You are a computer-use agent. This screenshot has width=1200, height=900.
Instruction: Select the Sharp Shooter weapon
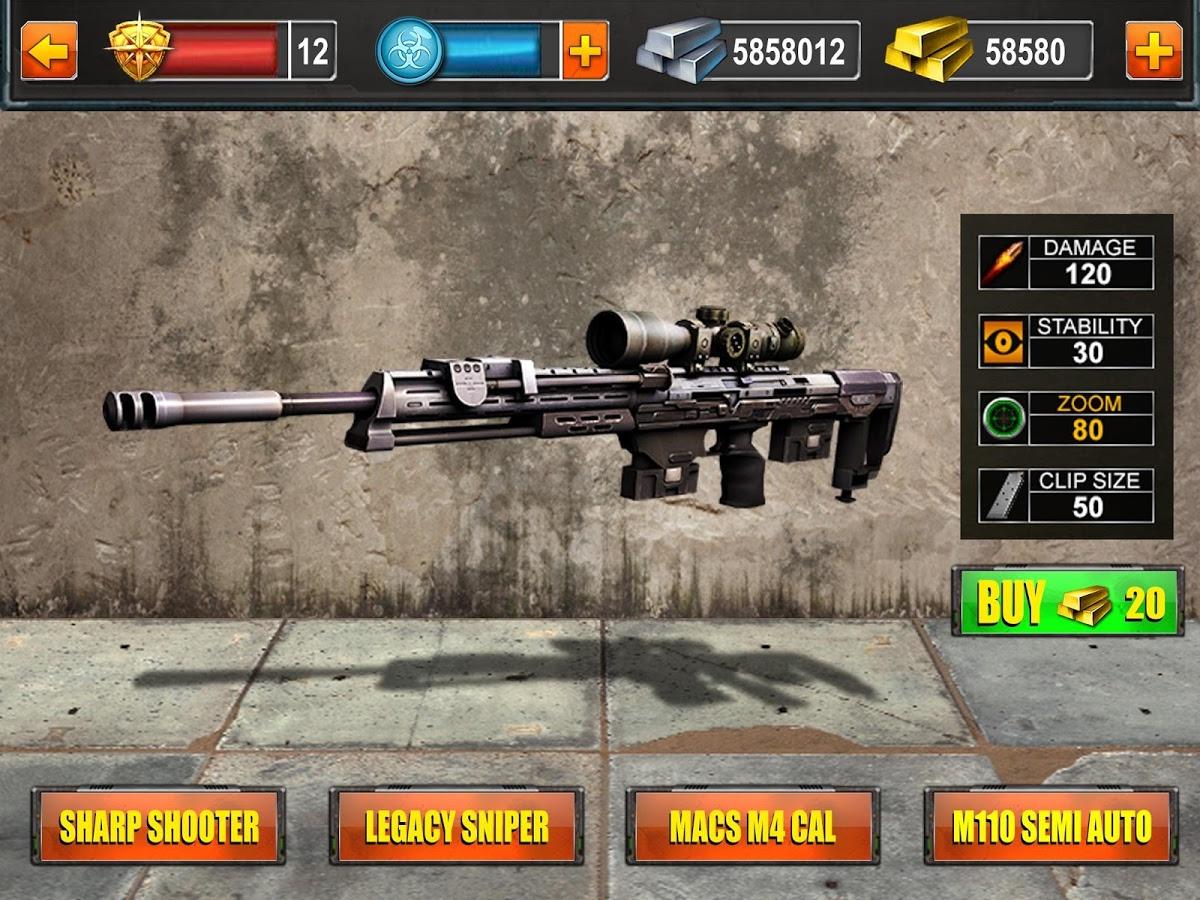coord(159,826)
